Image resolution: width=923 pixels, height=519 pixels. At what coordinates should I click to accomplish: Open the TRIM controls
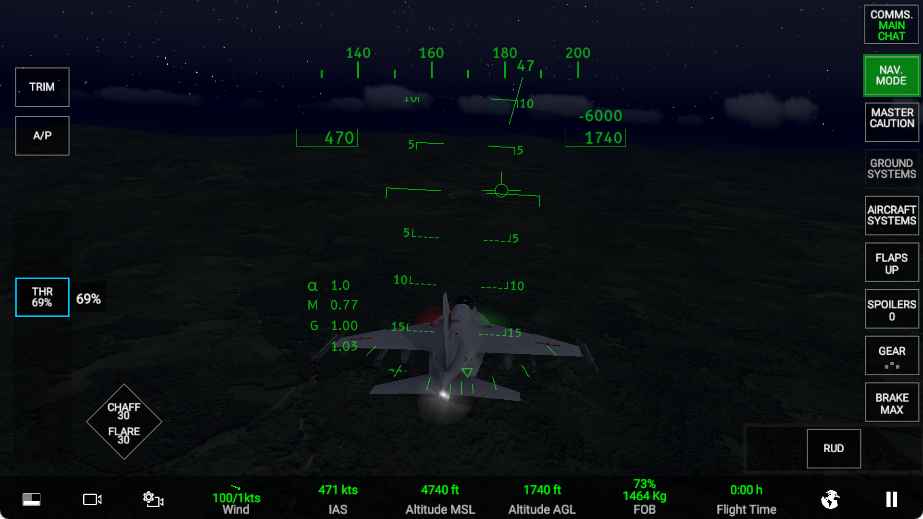42,87
